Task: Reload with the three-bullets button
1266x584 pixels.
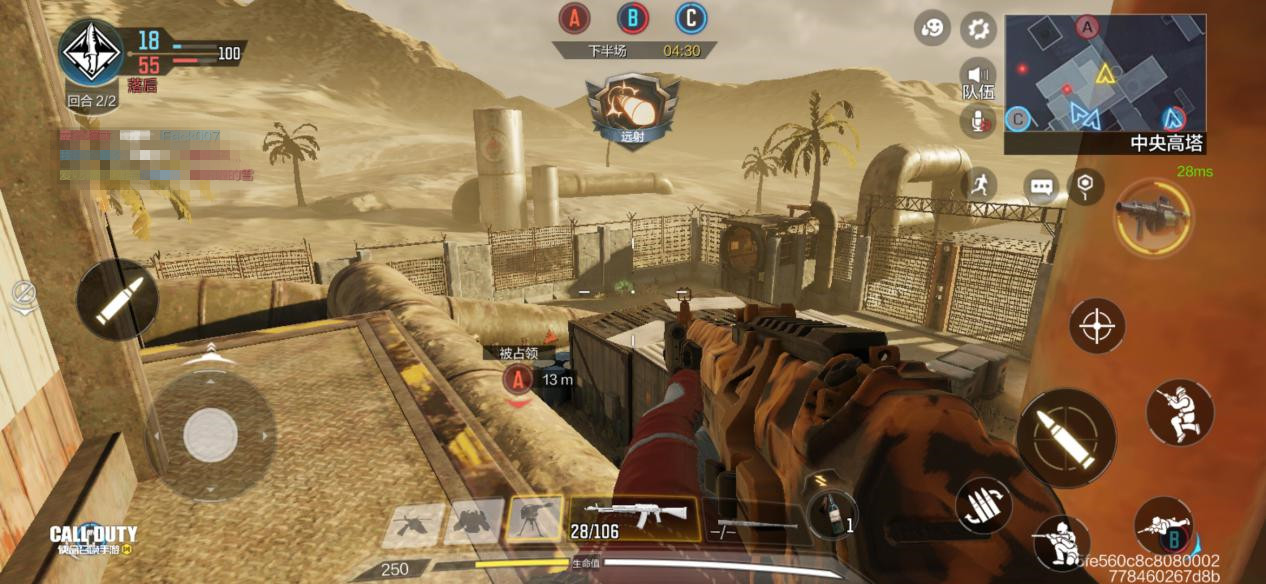Action: tap(984, 506)
